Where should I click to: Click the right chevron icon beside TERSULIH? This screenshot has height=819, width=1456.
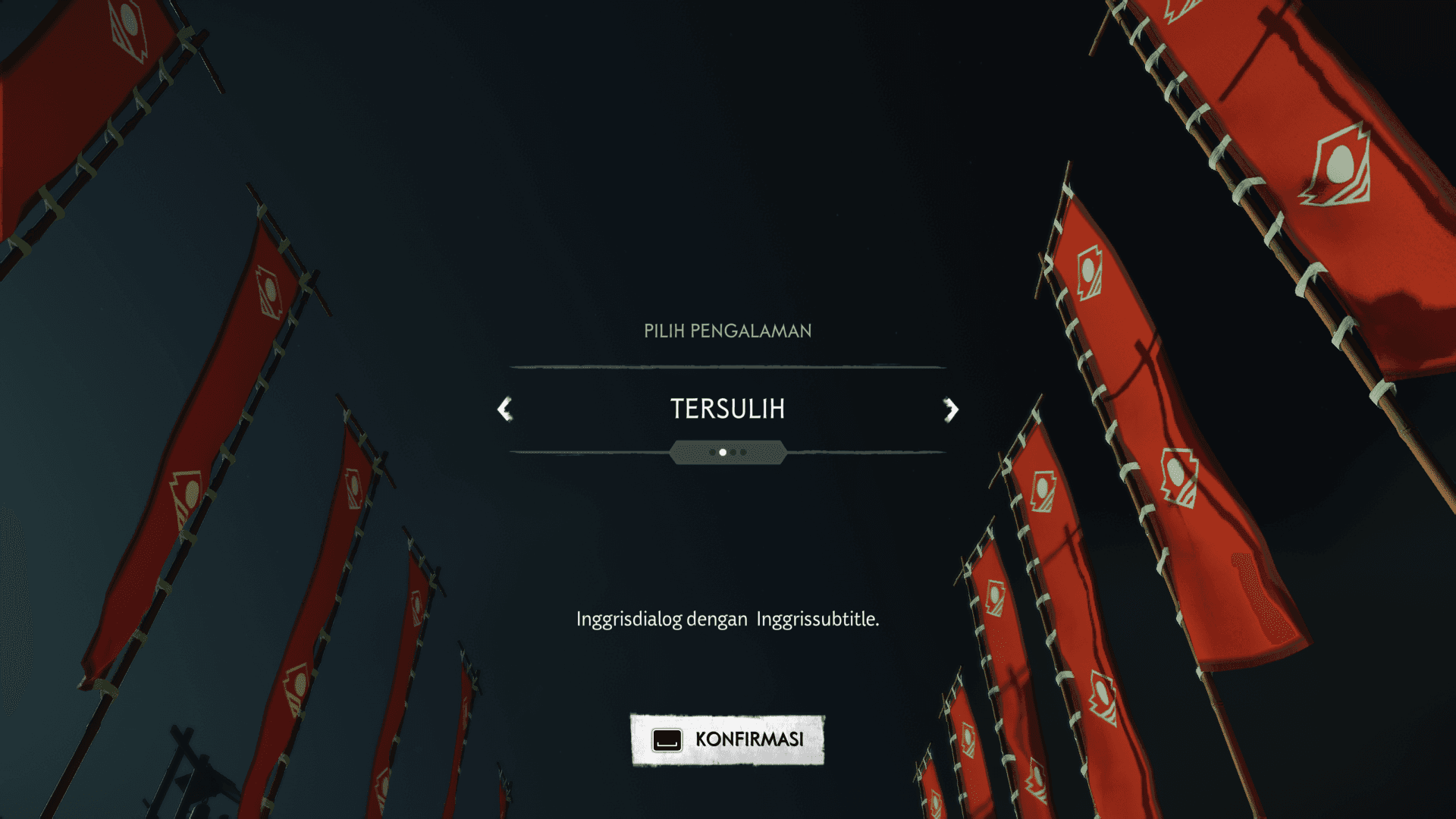pyautogui.click(x=952, y=409)
